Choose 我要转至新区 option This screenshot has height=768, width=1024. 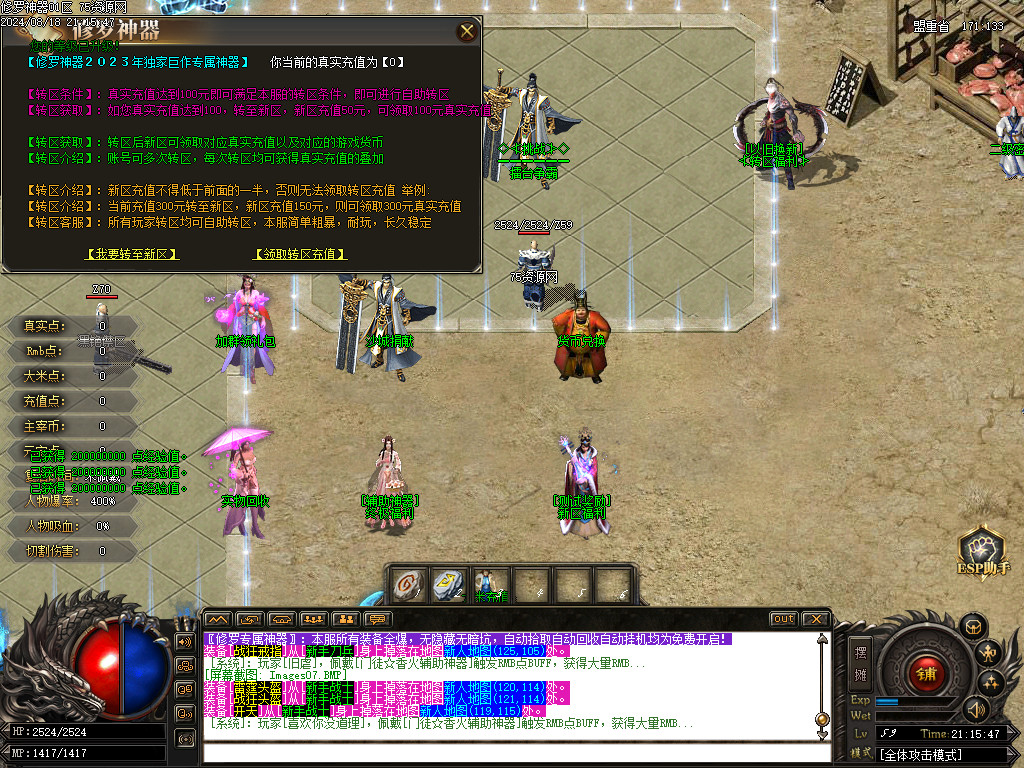(132, 255)
